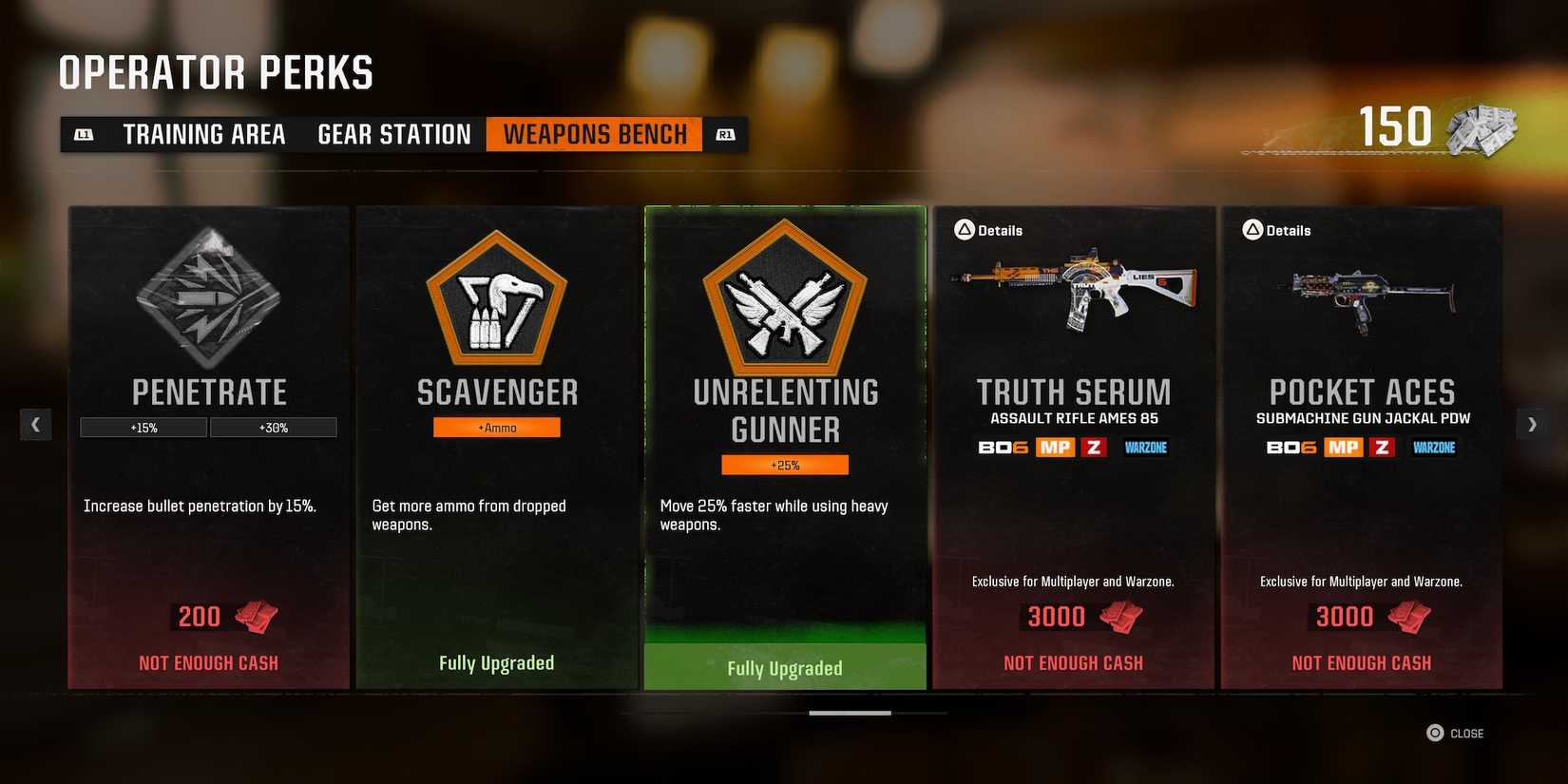Click the L1 shoulder button indicator

[84, 134]
